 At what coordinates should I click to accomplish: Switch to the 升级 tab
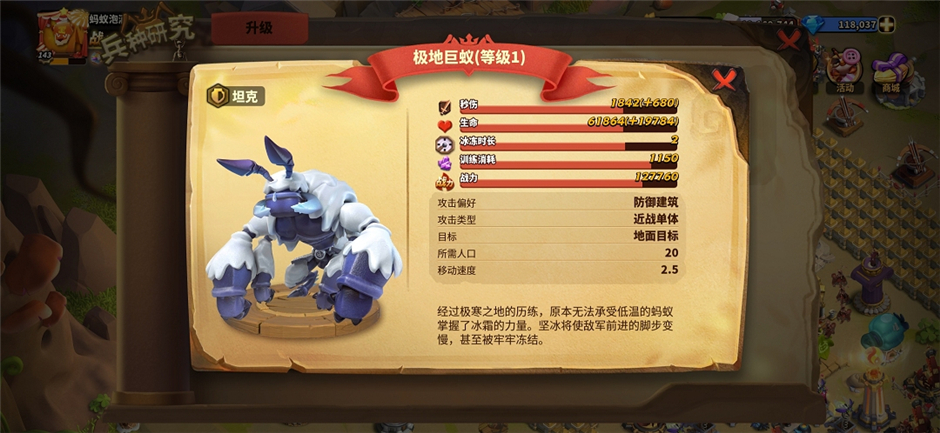(x=258, y=27)
